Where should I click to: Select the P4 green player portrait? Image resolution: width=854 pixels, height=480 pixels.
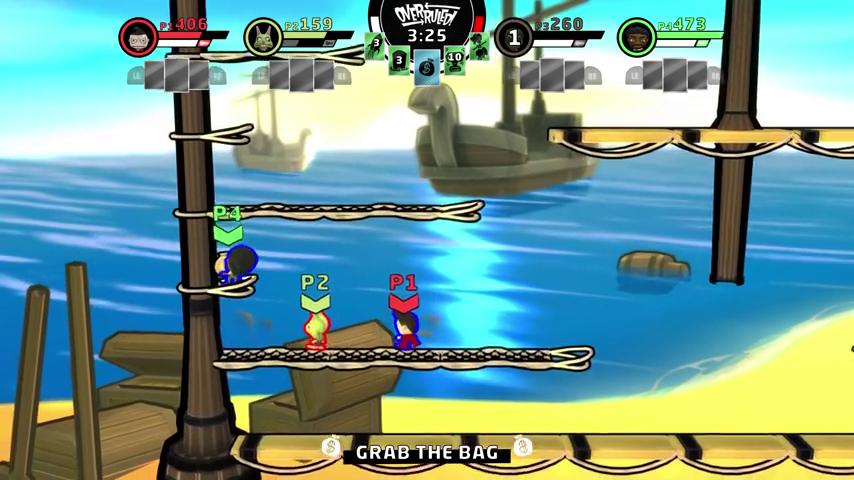(x=636, y=38)
